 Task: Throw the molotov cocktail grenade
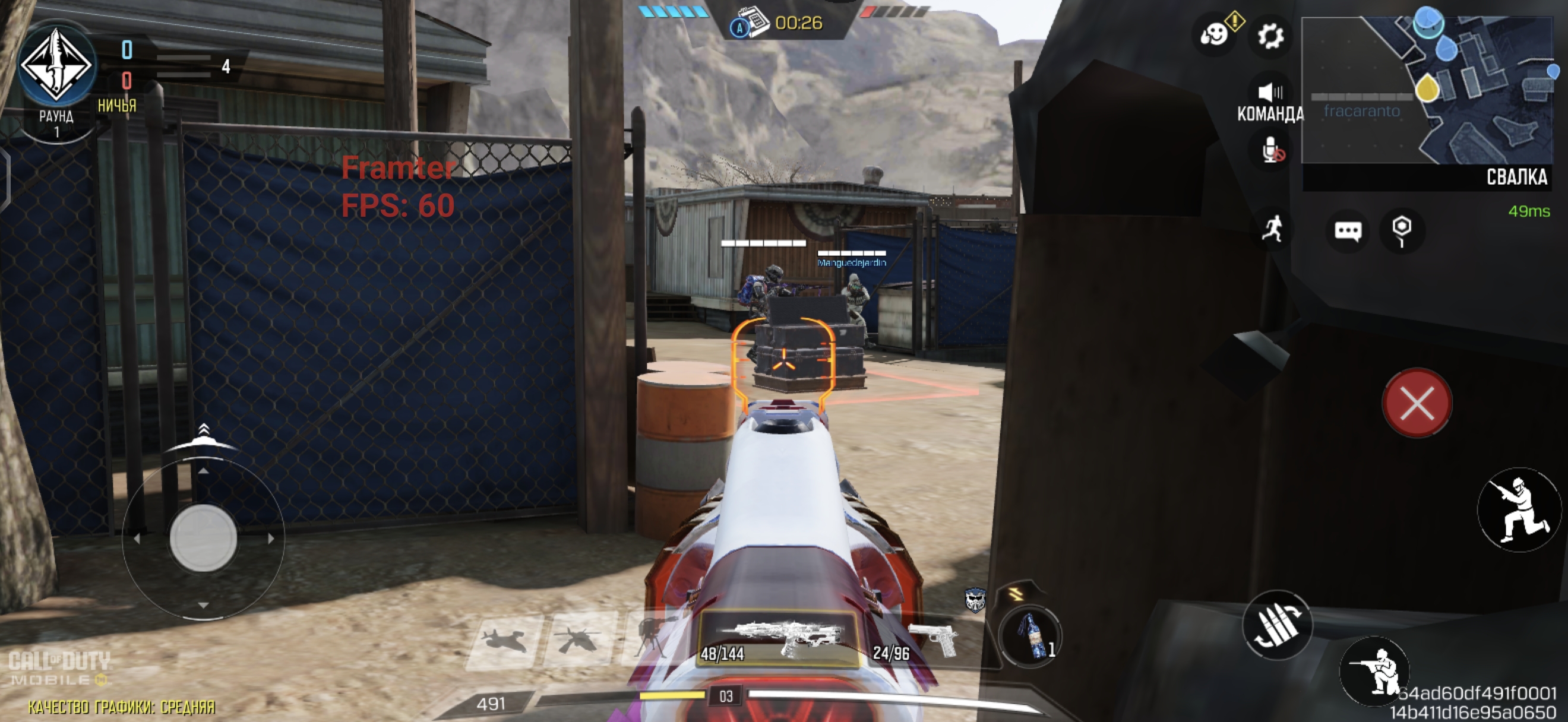pyautogui.click(x=1030, y=636)
